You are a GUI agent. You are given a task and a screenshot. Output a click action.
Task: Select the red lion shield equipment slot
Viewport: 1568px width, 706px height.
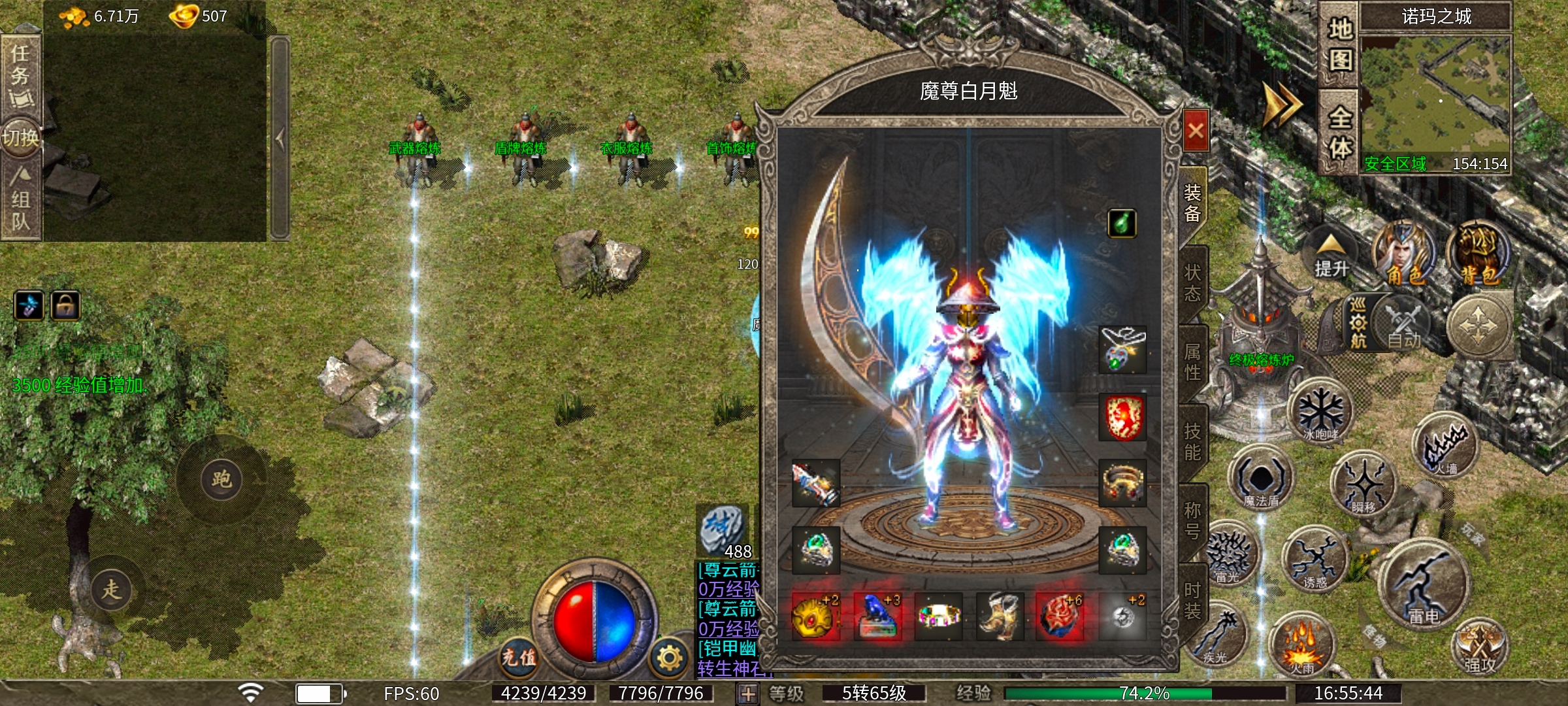[x=1122, y=417]
